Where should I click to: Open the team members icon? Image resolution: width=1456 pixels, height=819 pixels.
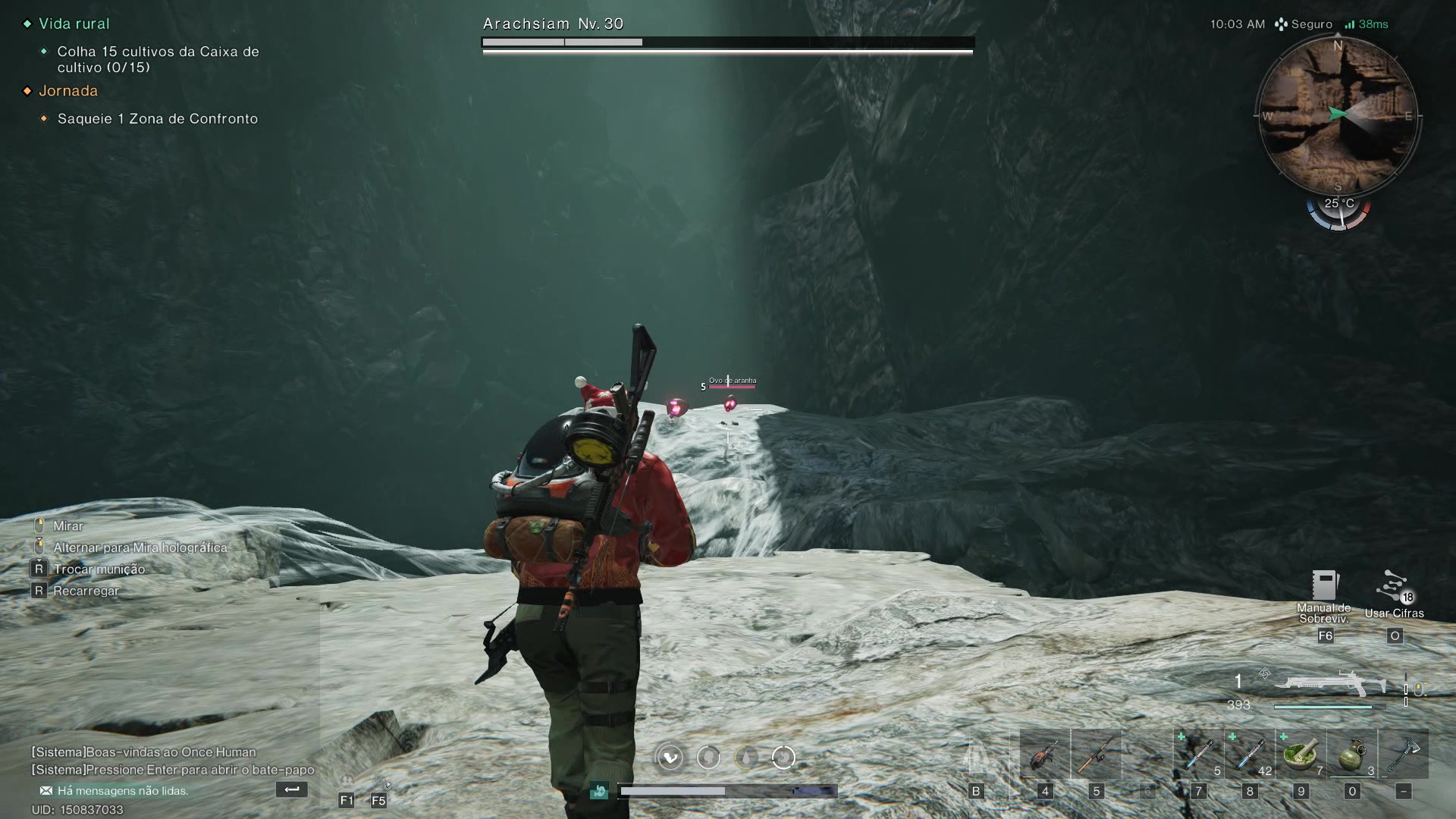347,781
